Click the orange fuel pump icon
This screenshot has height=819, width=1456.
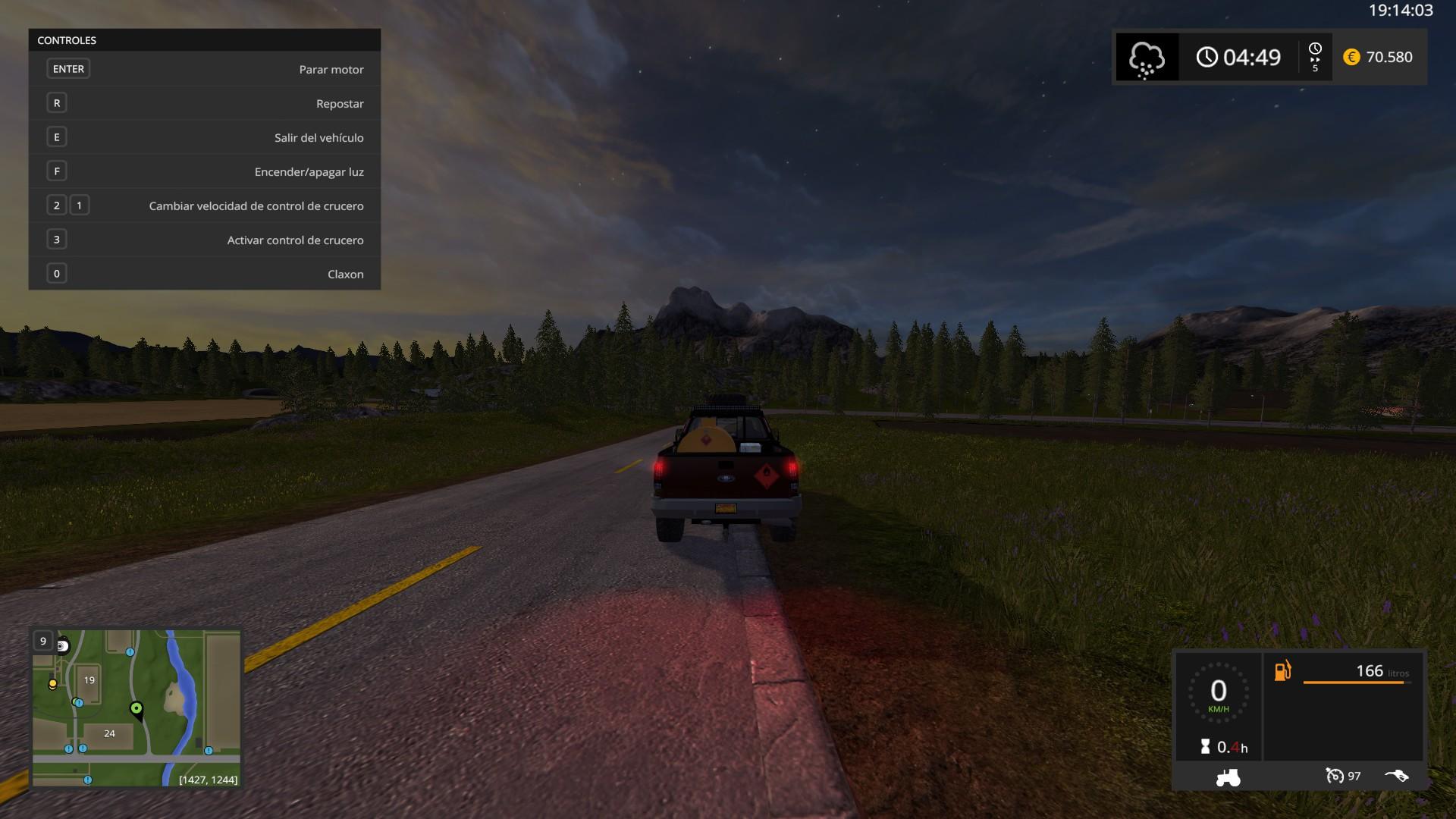[x=1282, y=671]
